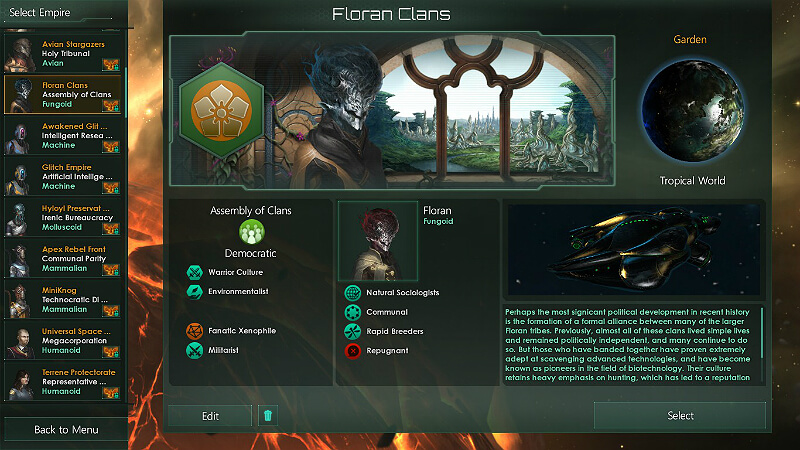The width and height of the screenshot is (800, 450).
Task: Confirm empire with the Select button
Action: [680, 416]
